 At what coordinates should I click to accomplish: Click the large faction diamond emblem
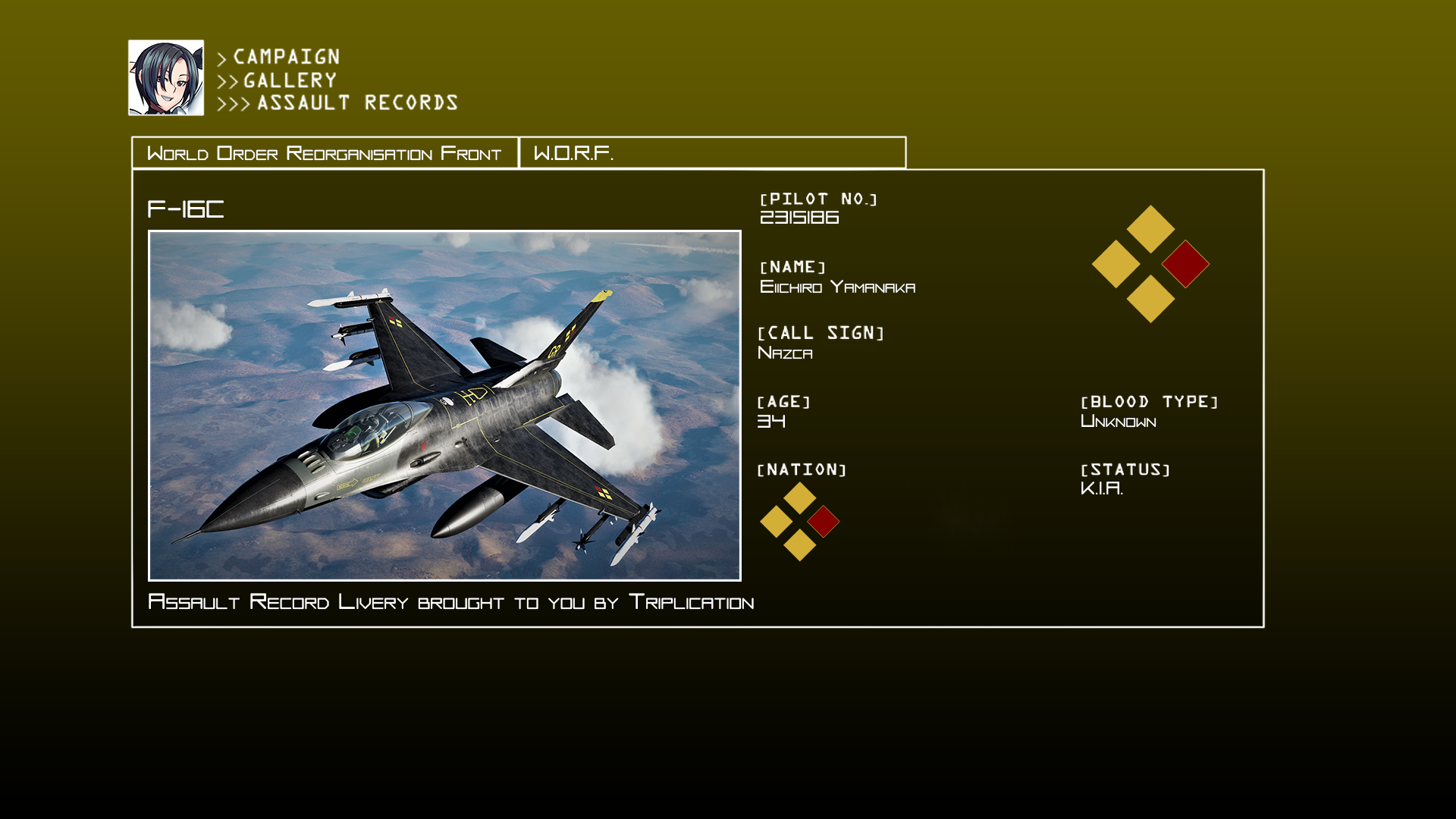[x=1150, y=264]
